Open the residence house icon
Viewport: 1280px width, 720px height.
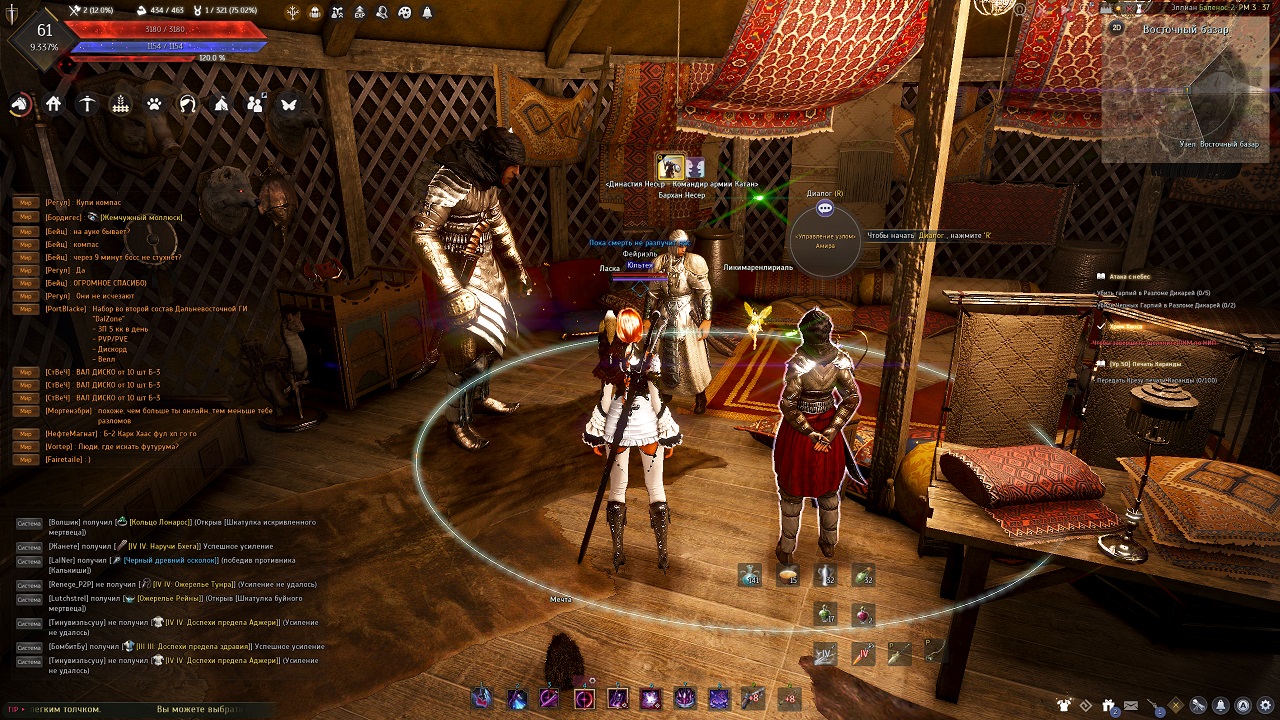(x=54, y=104)
